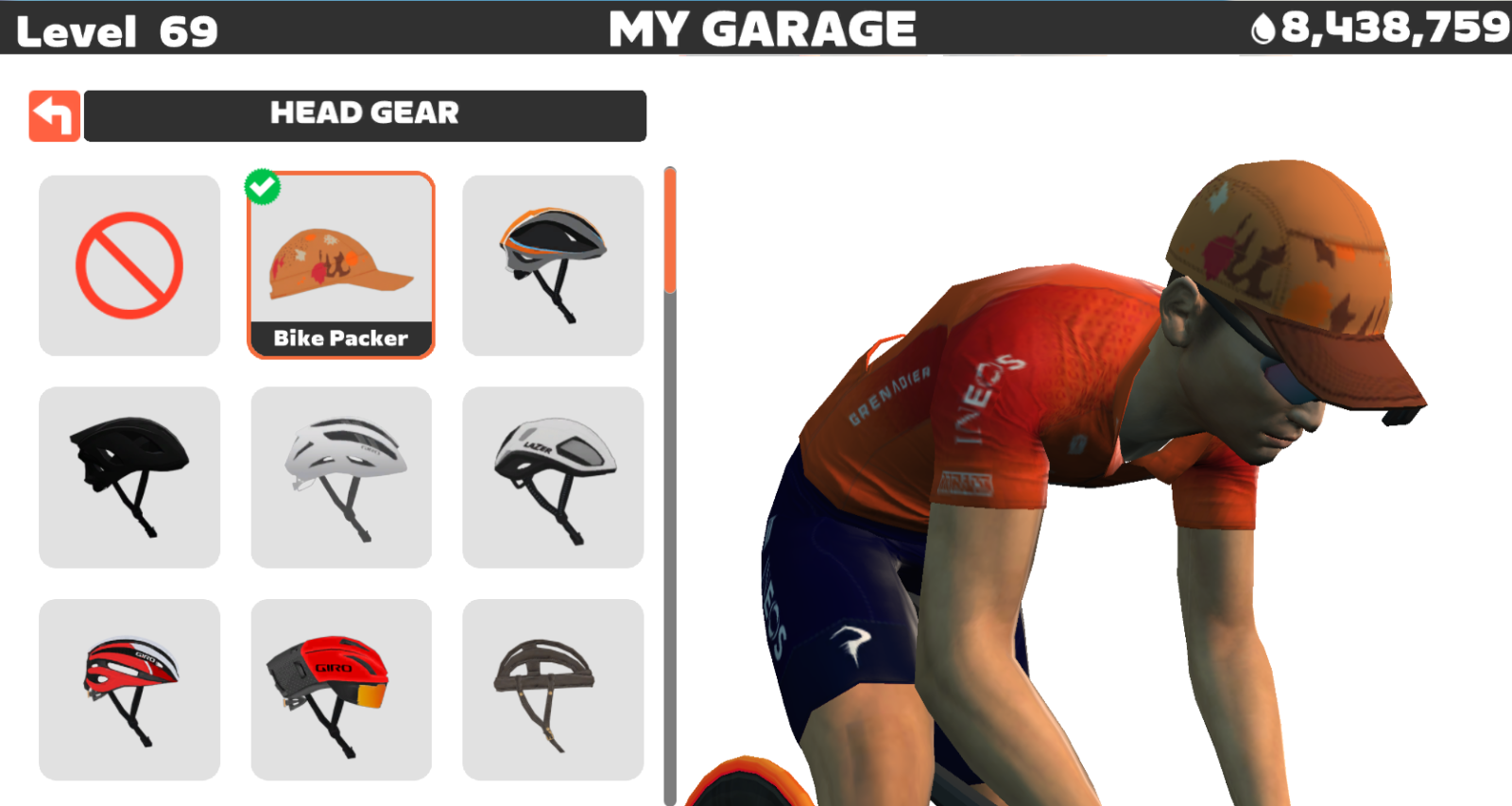Viewport: 1512px width, 806px height.
Task: Select the all-black helmet
Action: (x=129, y=477)
